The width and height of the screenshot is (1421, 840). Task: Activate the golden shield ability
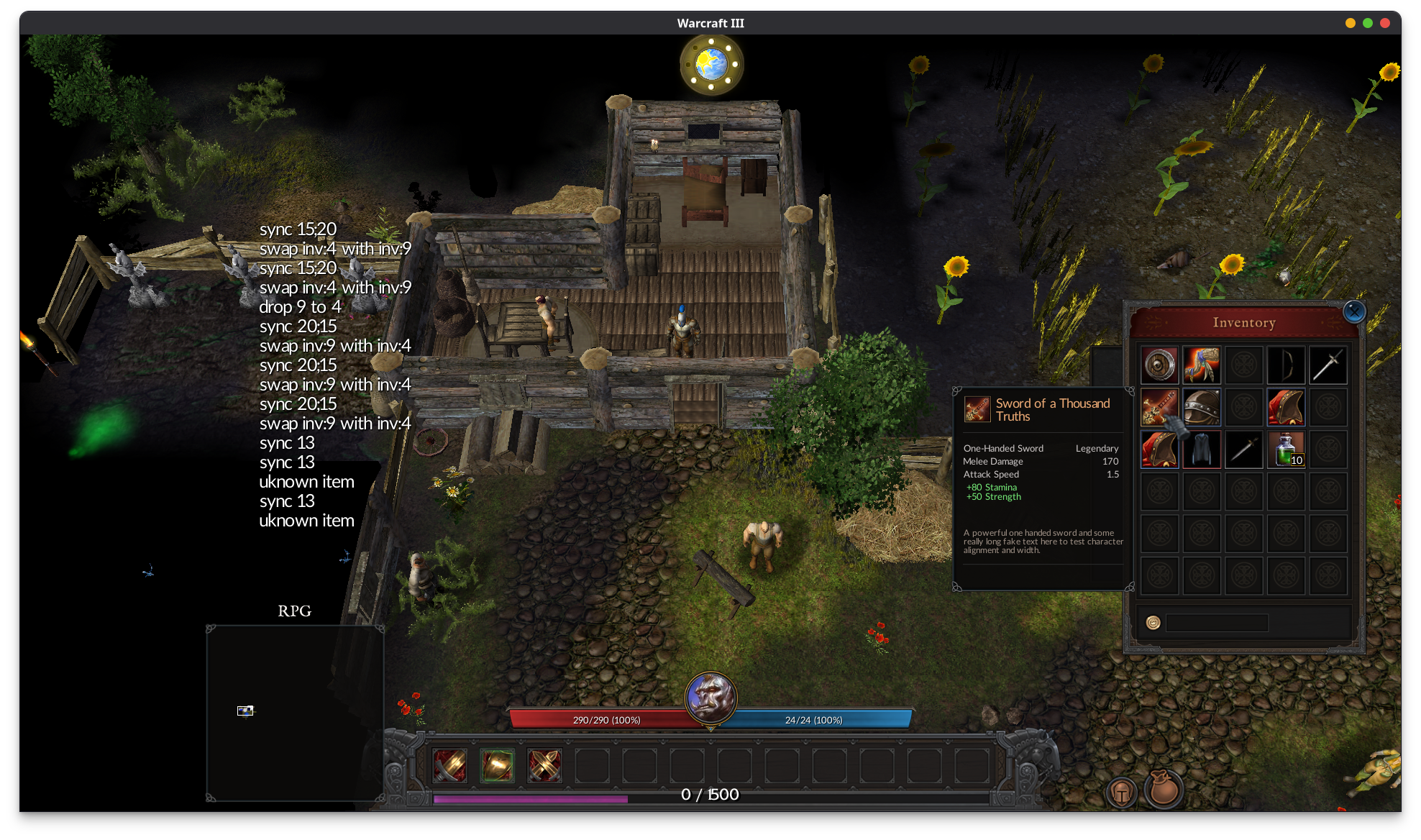[x=497, y=765]
